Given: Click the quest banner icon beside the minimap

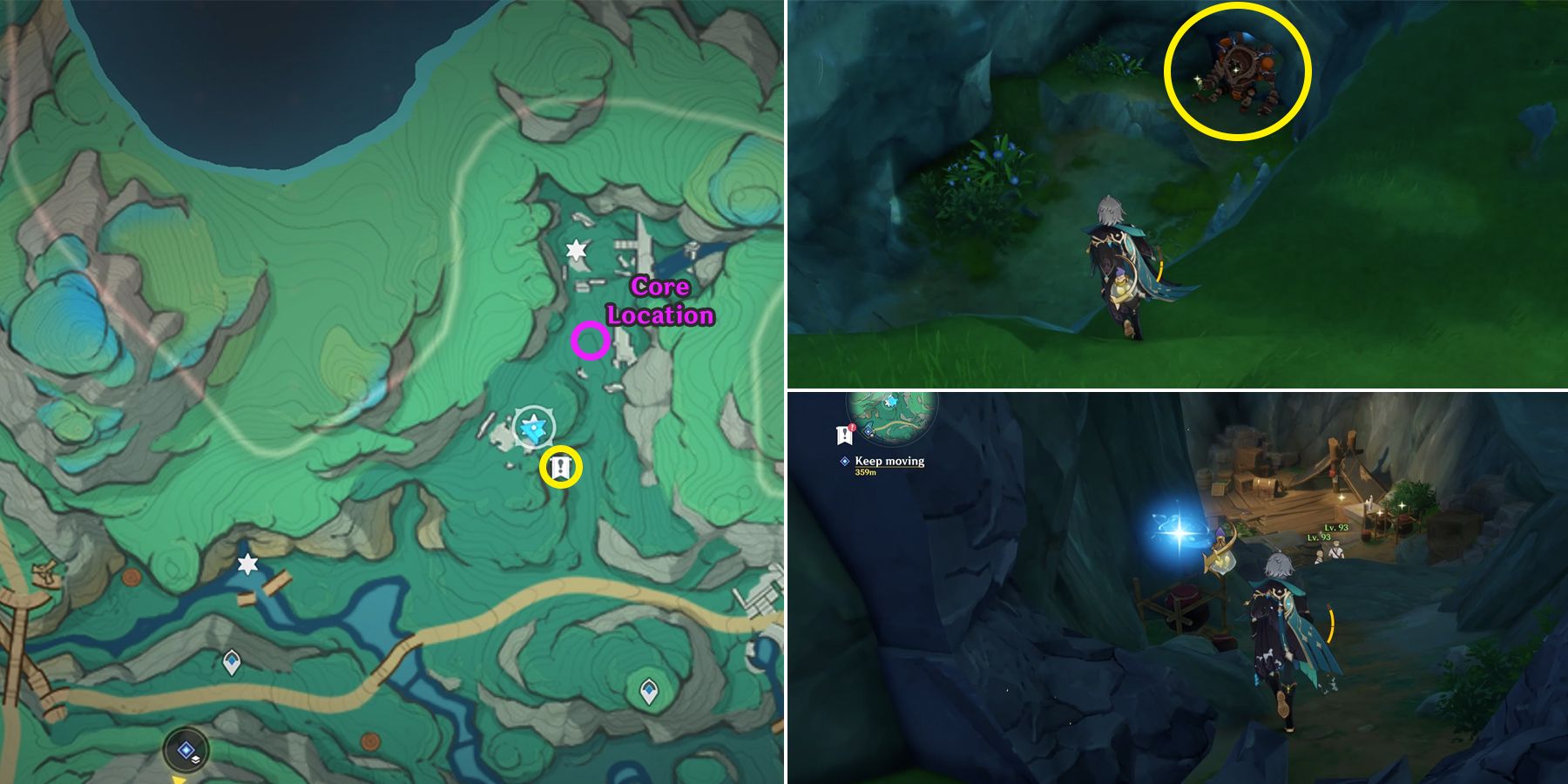Looking at the screenshot, I should (x=844, y=436).
